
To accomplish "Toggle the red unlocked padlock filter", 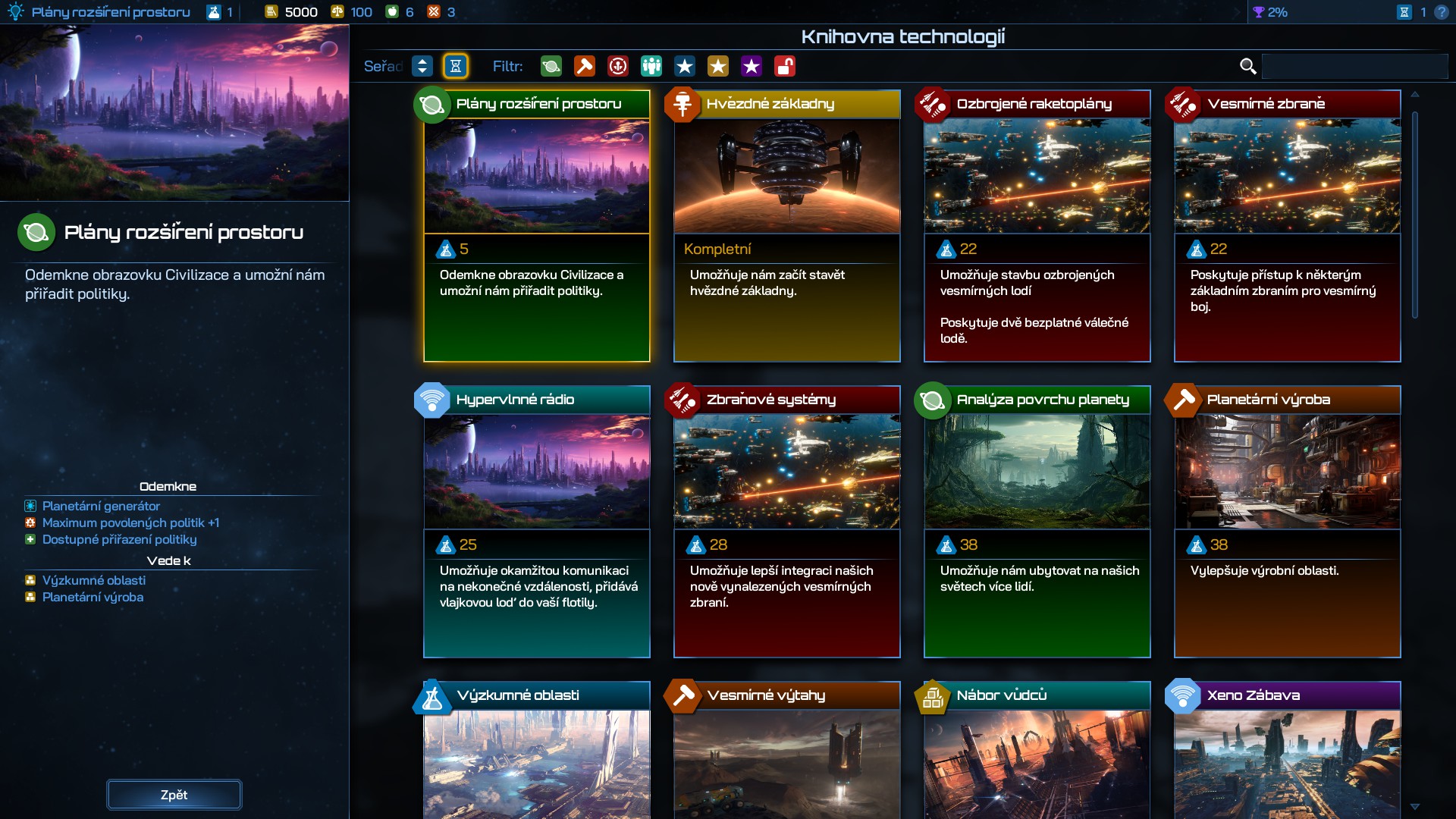I will [785, 67].
